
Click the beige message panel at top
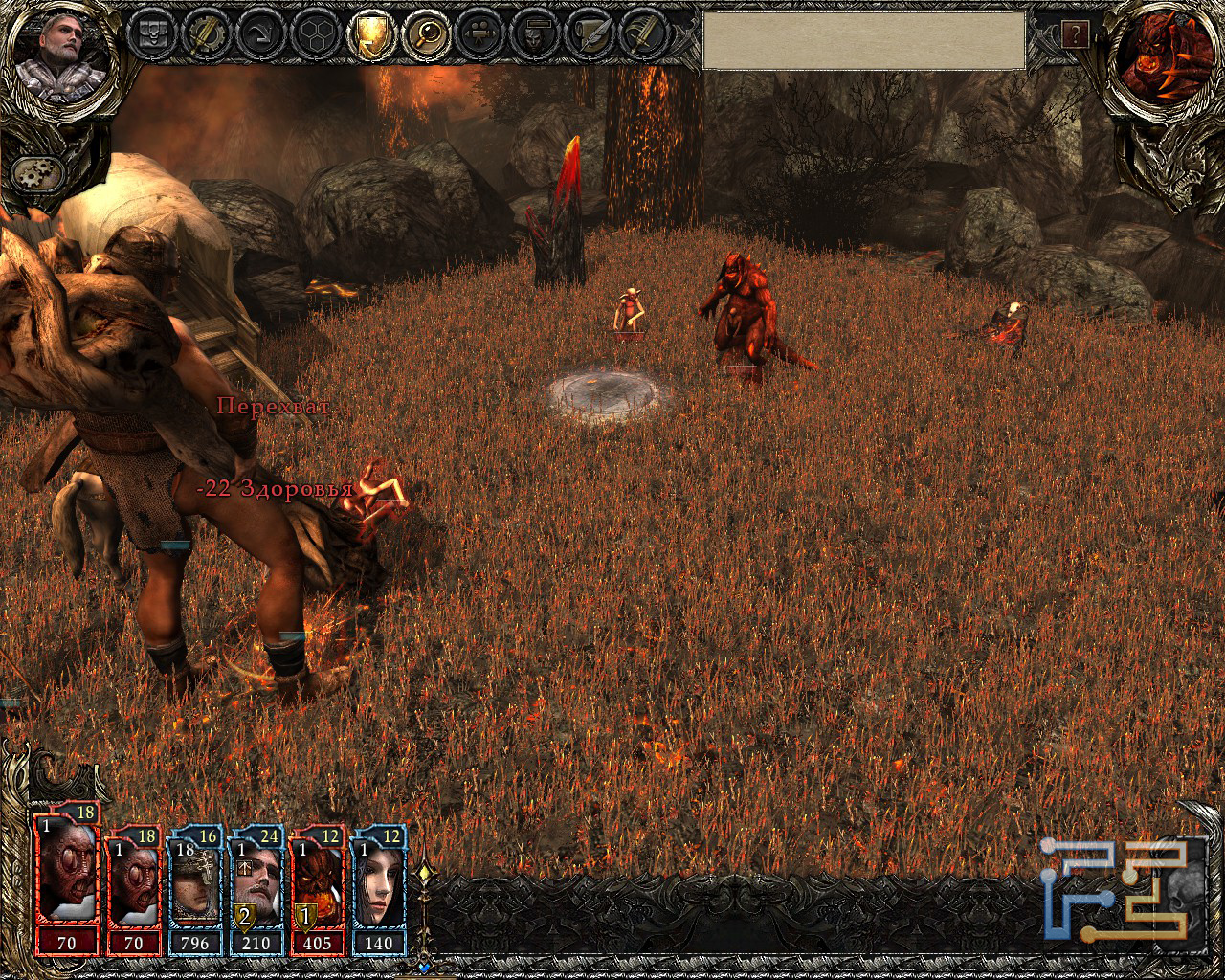863,40
